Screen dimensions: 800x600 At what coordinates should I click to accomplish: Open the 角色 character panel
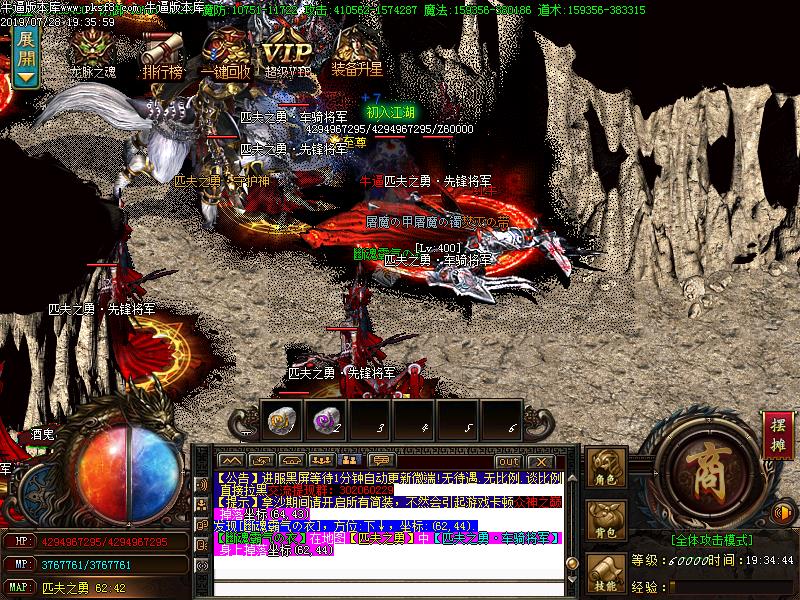tap(605, 470)
